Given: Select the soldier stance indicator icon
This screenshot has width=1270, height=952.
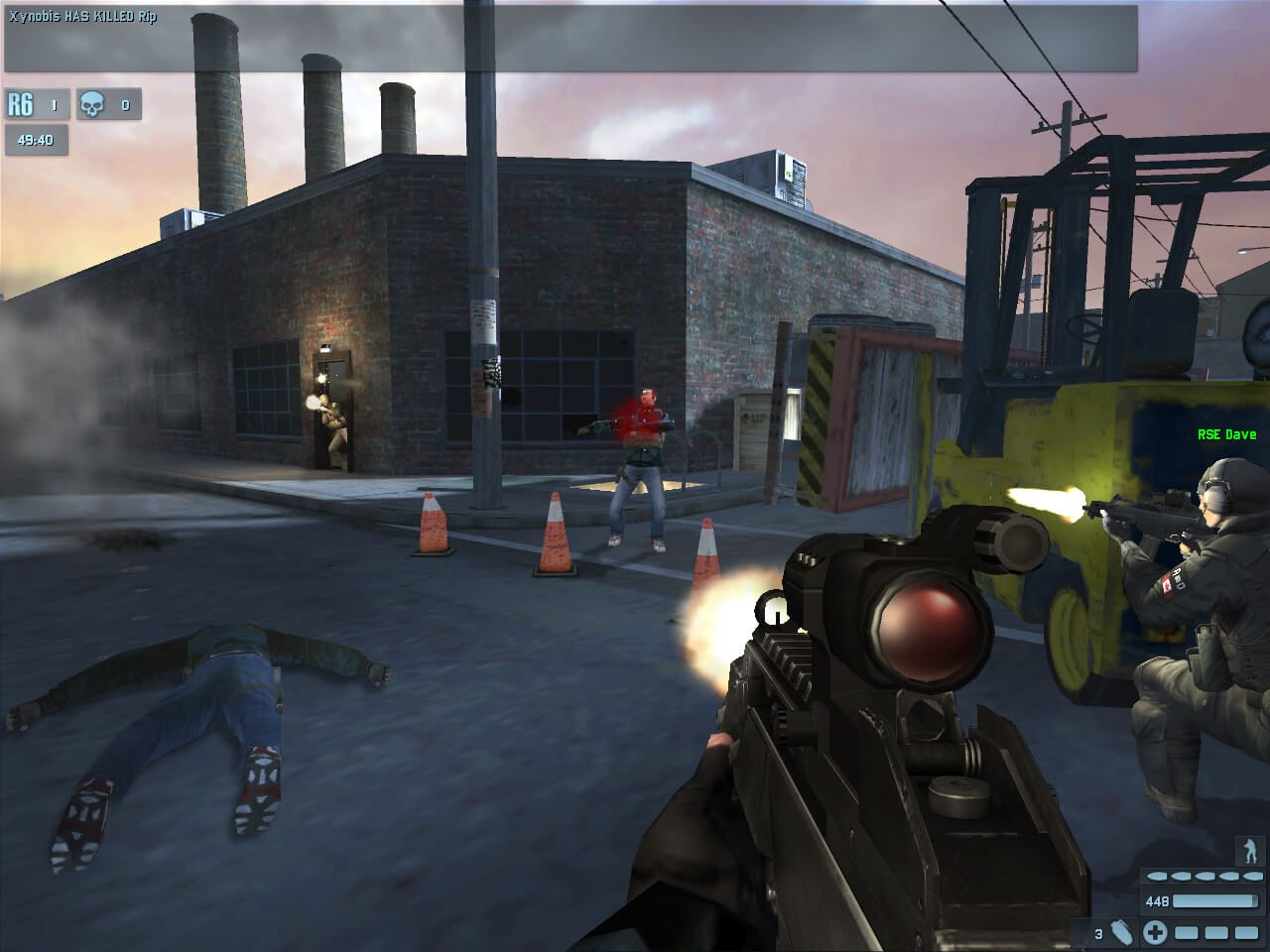Looking at the screenshot, I should [x=1249, y=850].
